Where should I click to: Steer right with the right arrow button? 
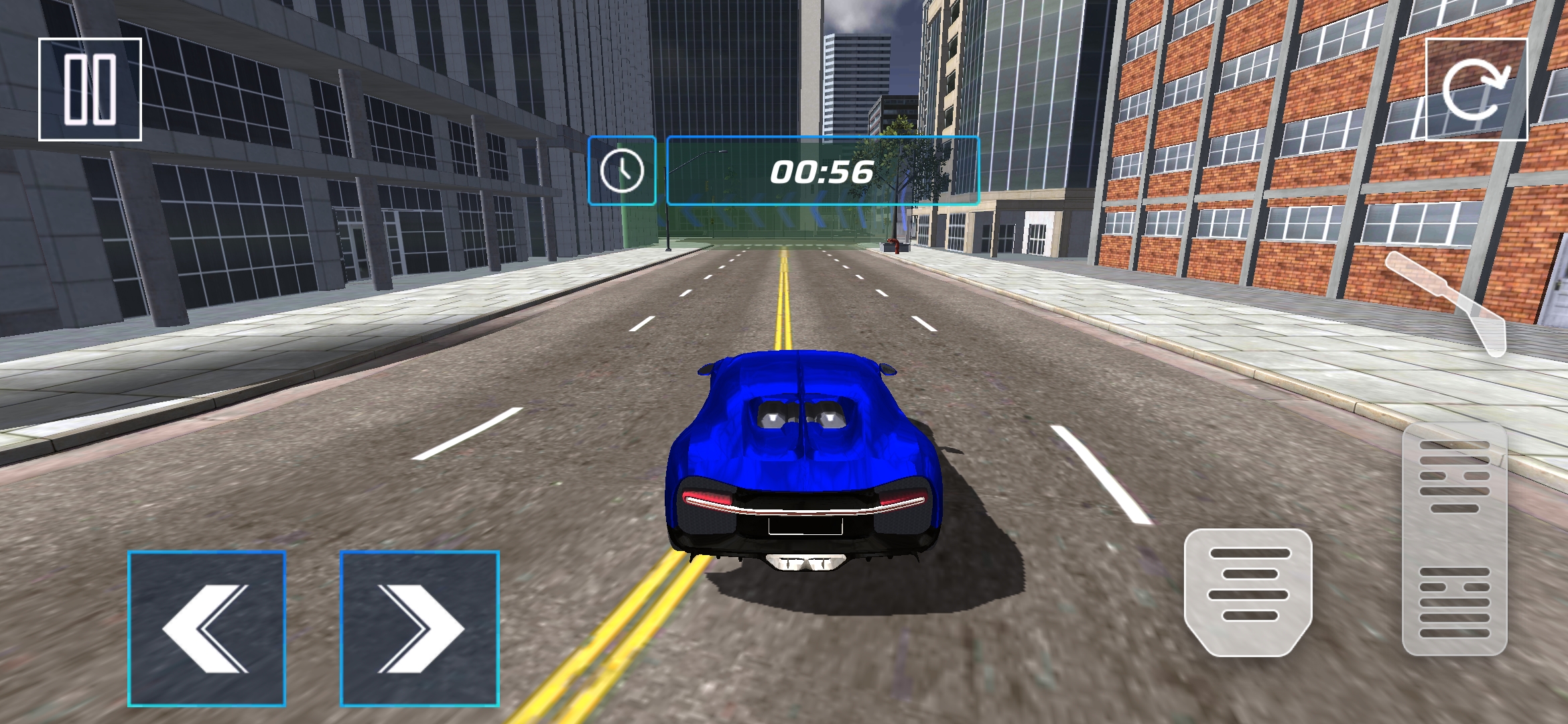point(419,628)
